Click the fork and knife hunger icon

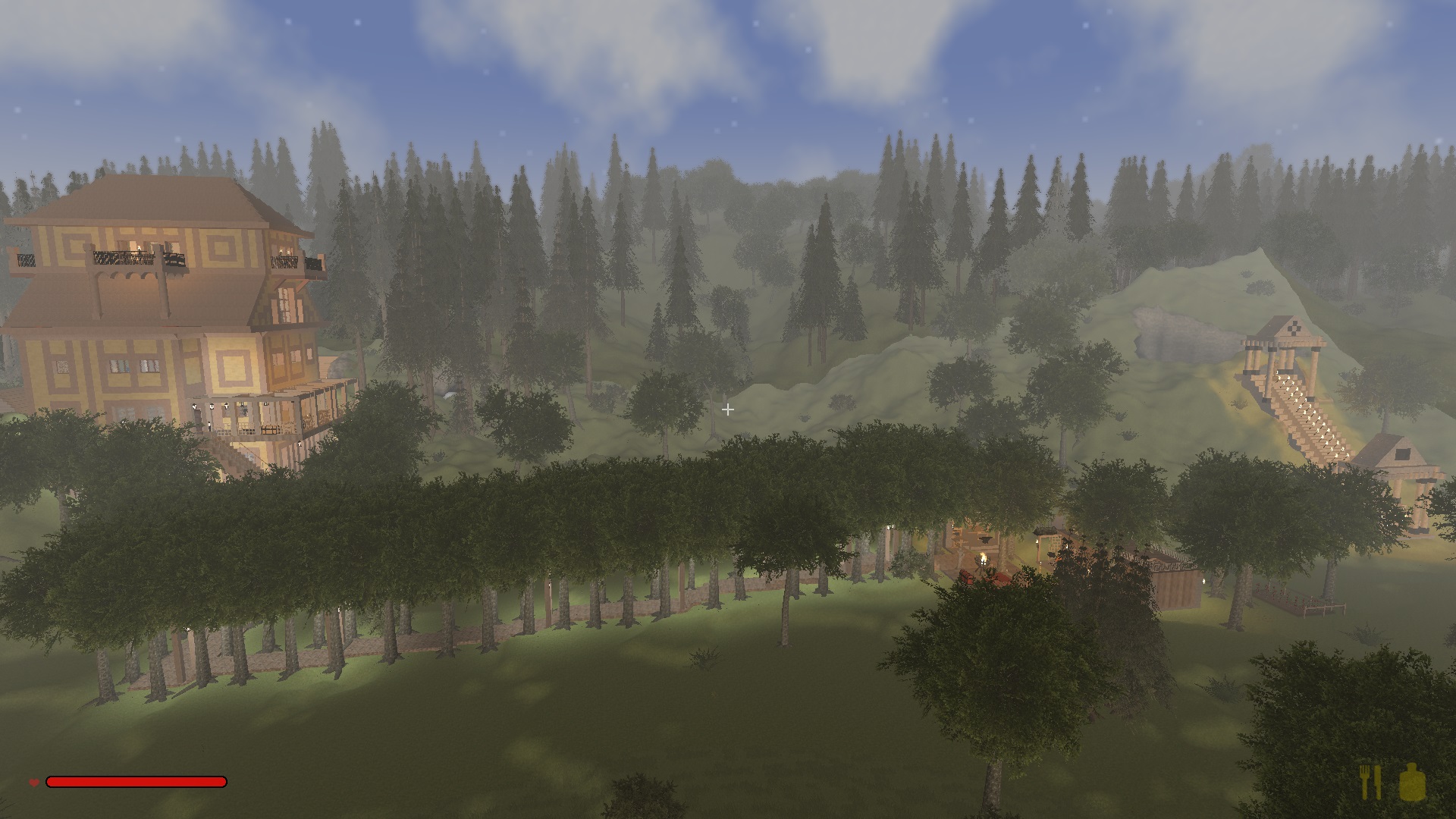pos(1371,782)
